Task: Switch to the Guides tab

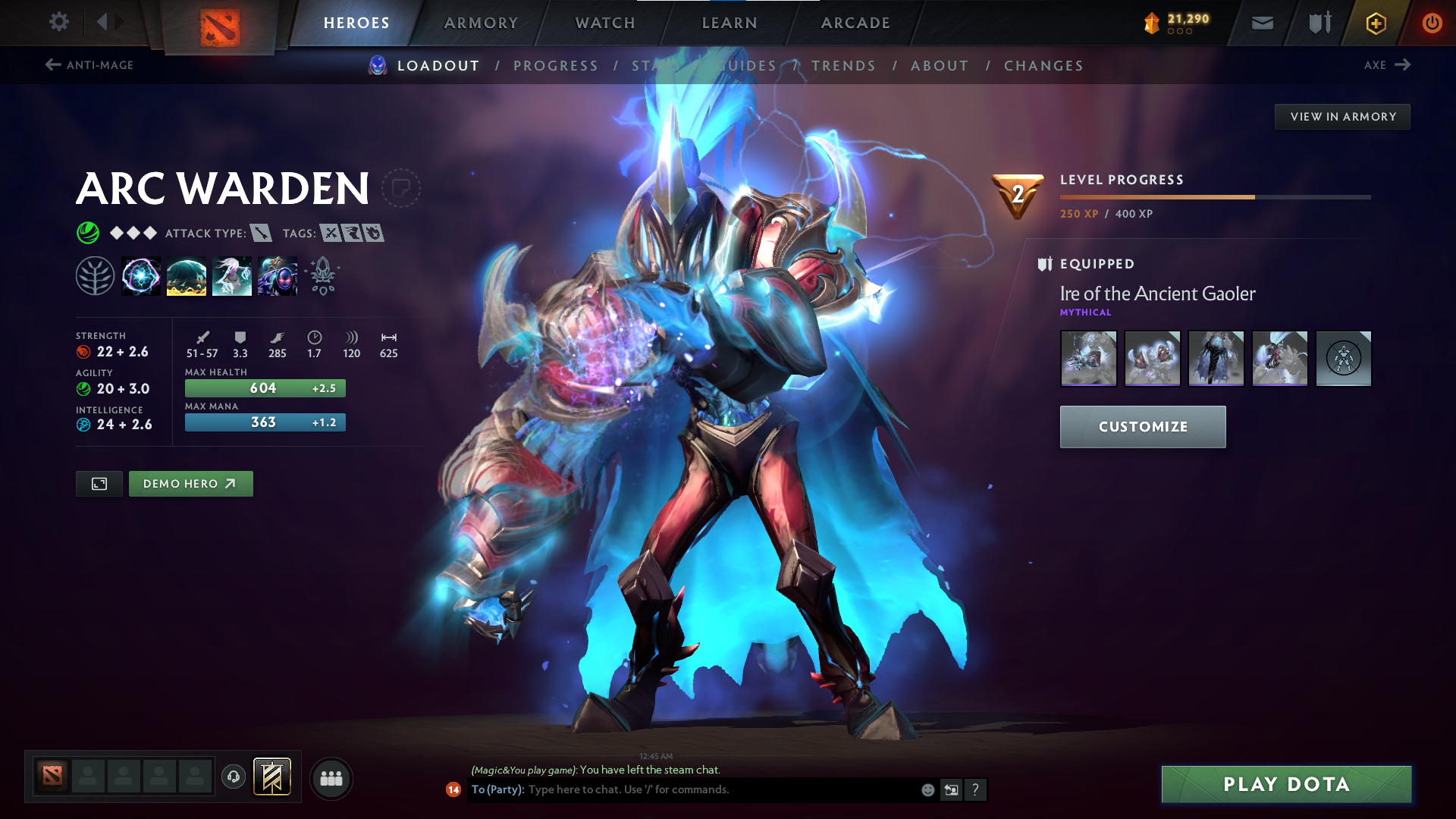Action: [x=745, y=65]
